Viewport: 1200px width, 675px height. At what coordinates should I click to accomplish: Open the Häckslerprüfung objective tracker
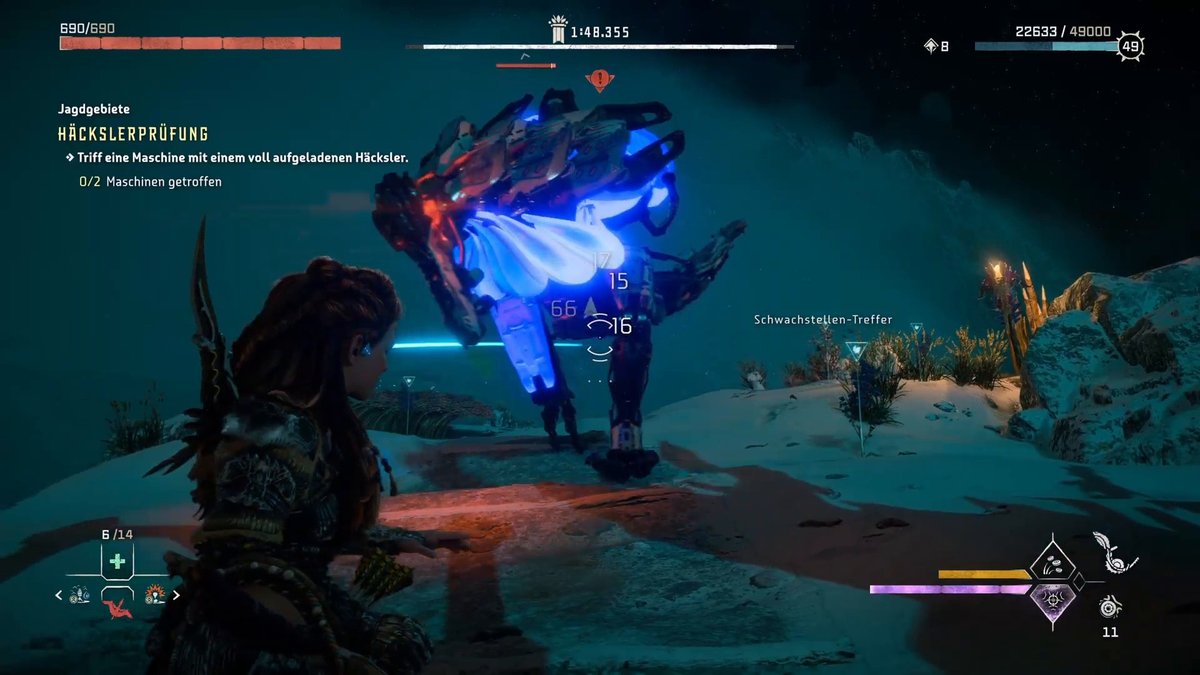tap(133, 133)
